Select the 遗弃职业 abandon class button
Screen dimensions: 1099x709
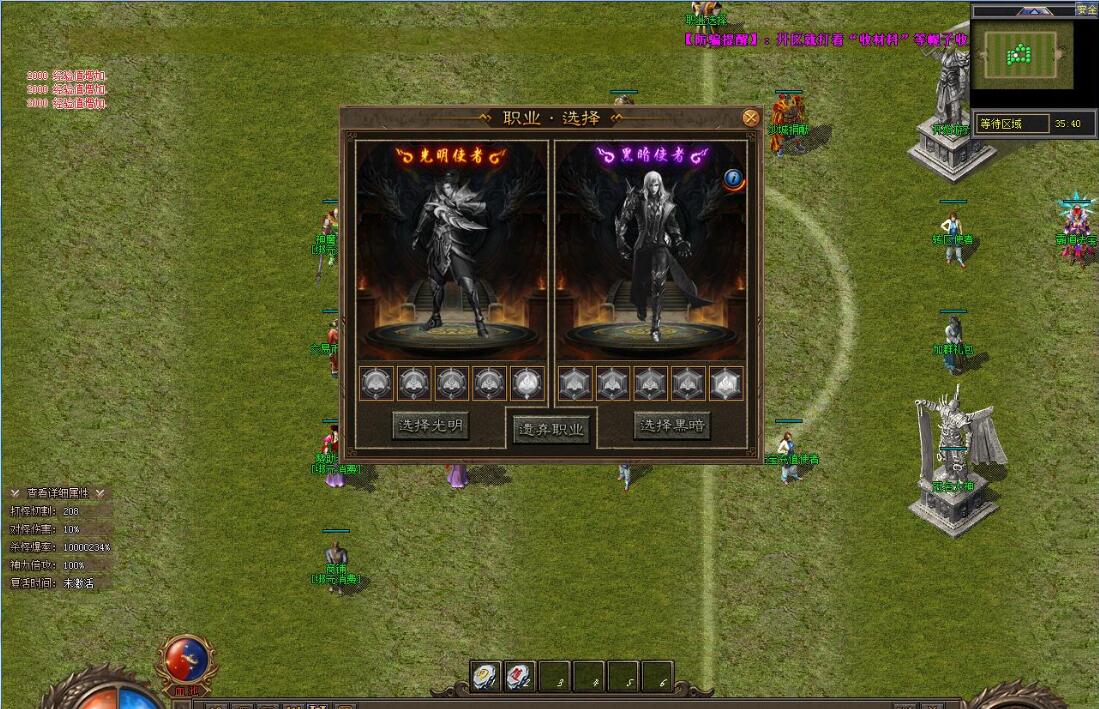point(553,430)
